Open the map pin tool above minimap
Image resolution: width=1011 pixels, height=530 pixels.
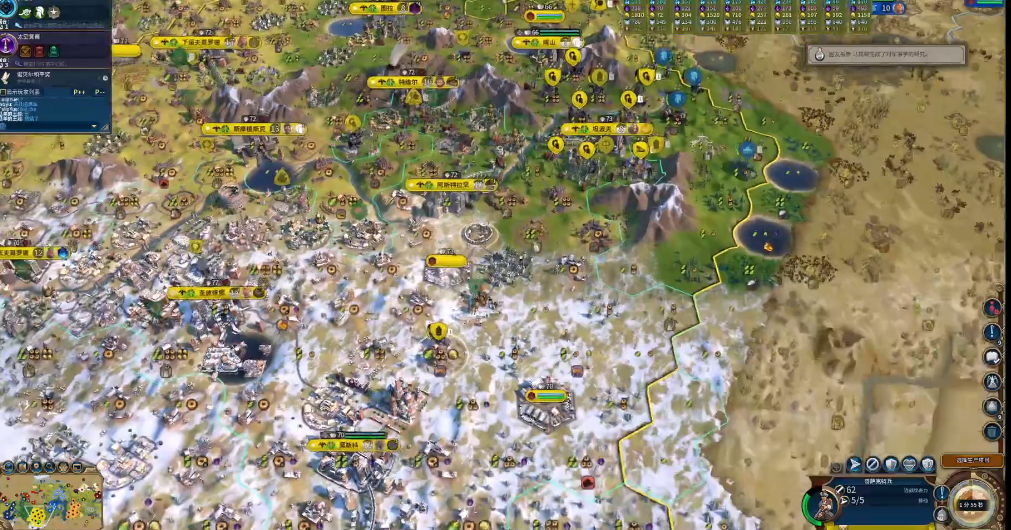(35, 467)
